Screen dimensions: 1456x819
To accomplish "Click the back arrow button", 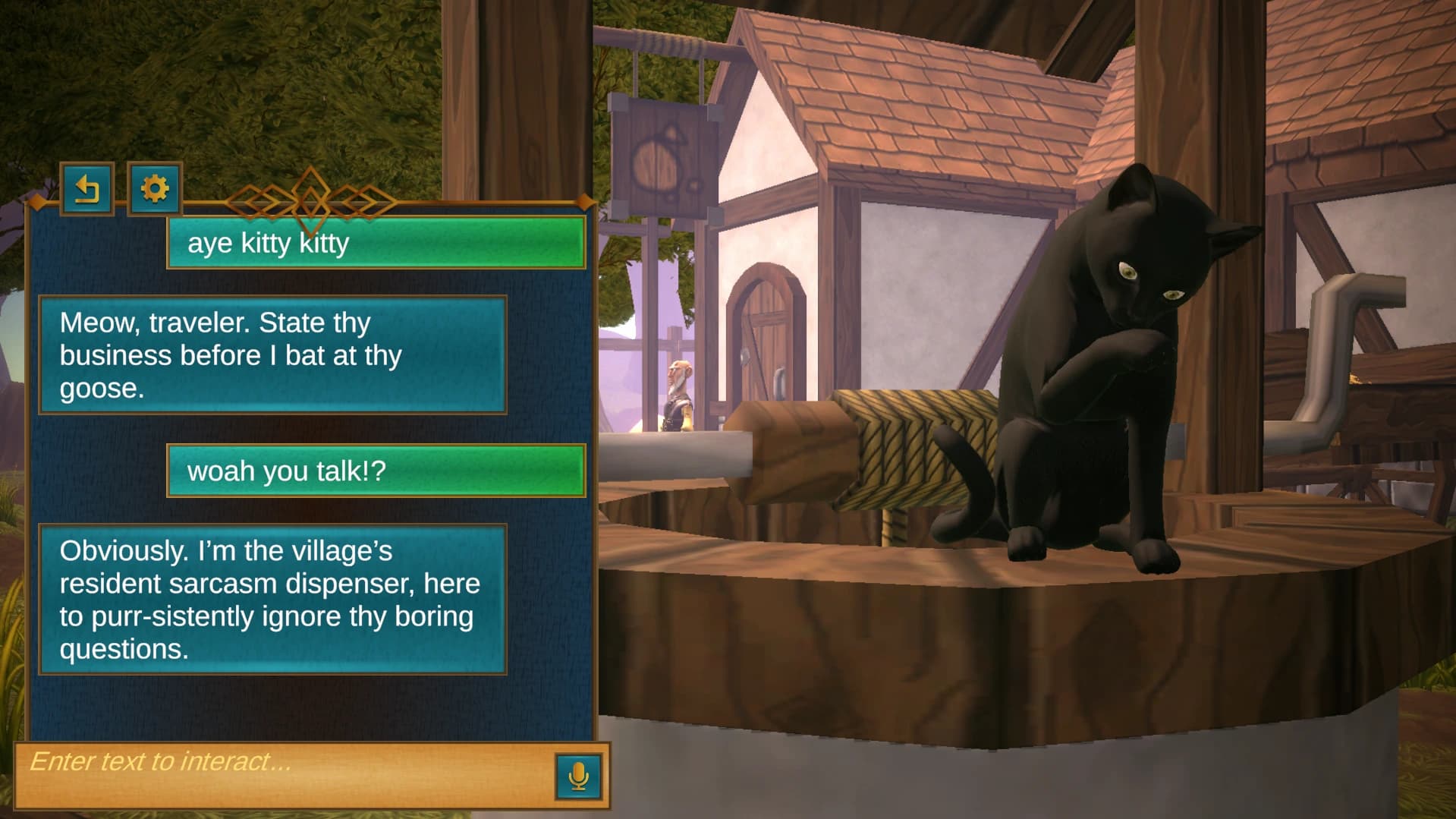I will (87, 189).
